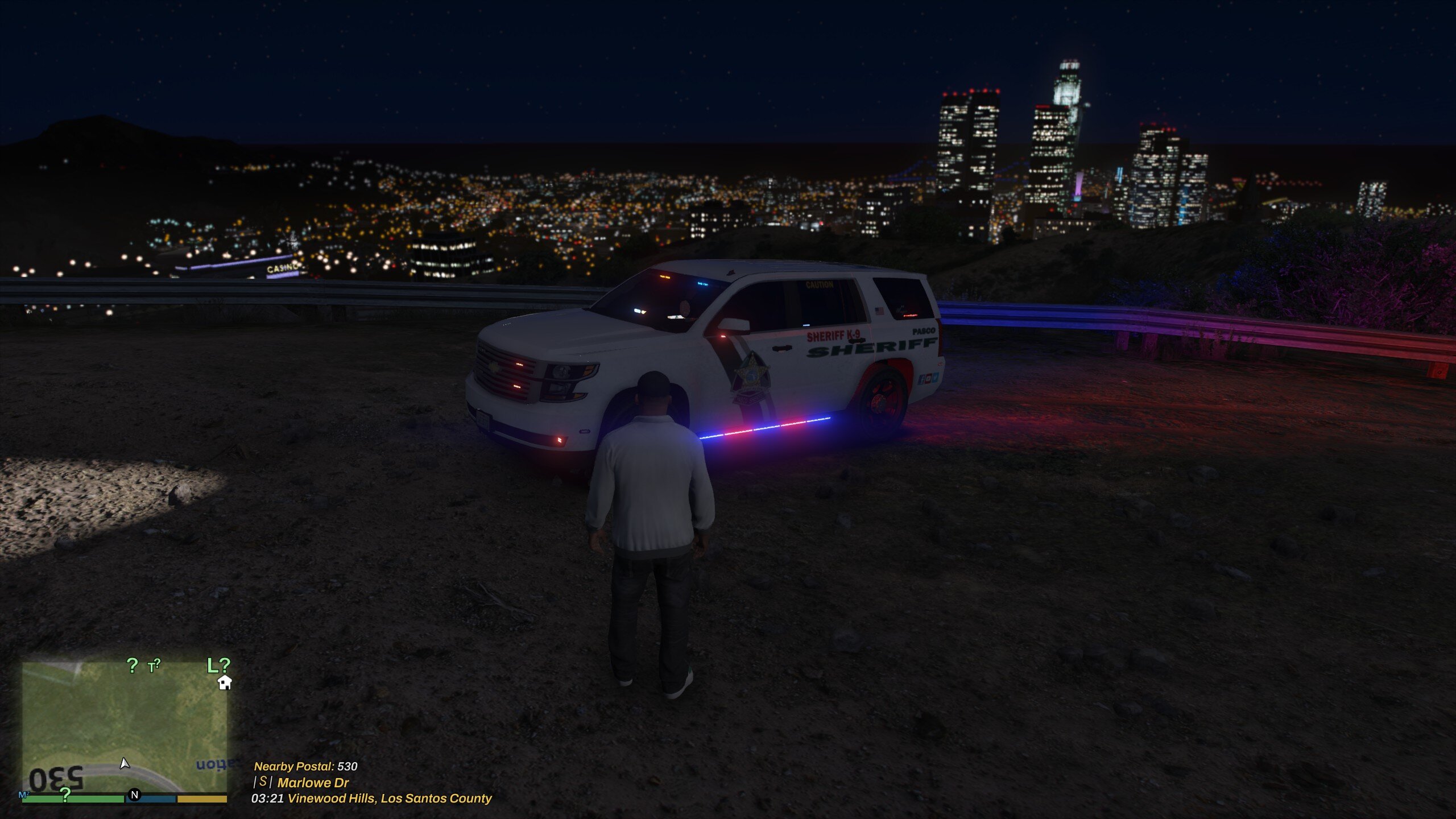Viewport: 1456px width, 819px height.
Task: Select the white house blip on minimap
Action: click(x=225, y=682)
